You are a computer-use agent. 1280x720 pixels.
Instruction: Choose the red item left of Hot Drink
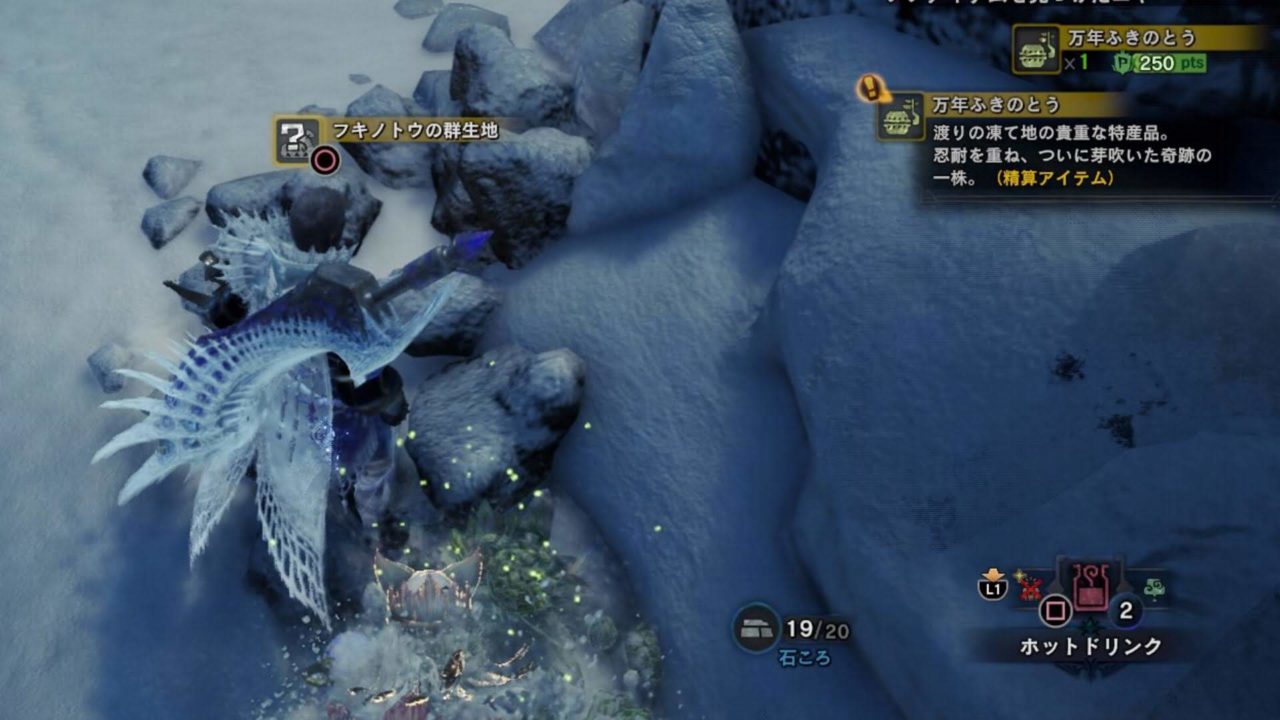(1031, 589)
